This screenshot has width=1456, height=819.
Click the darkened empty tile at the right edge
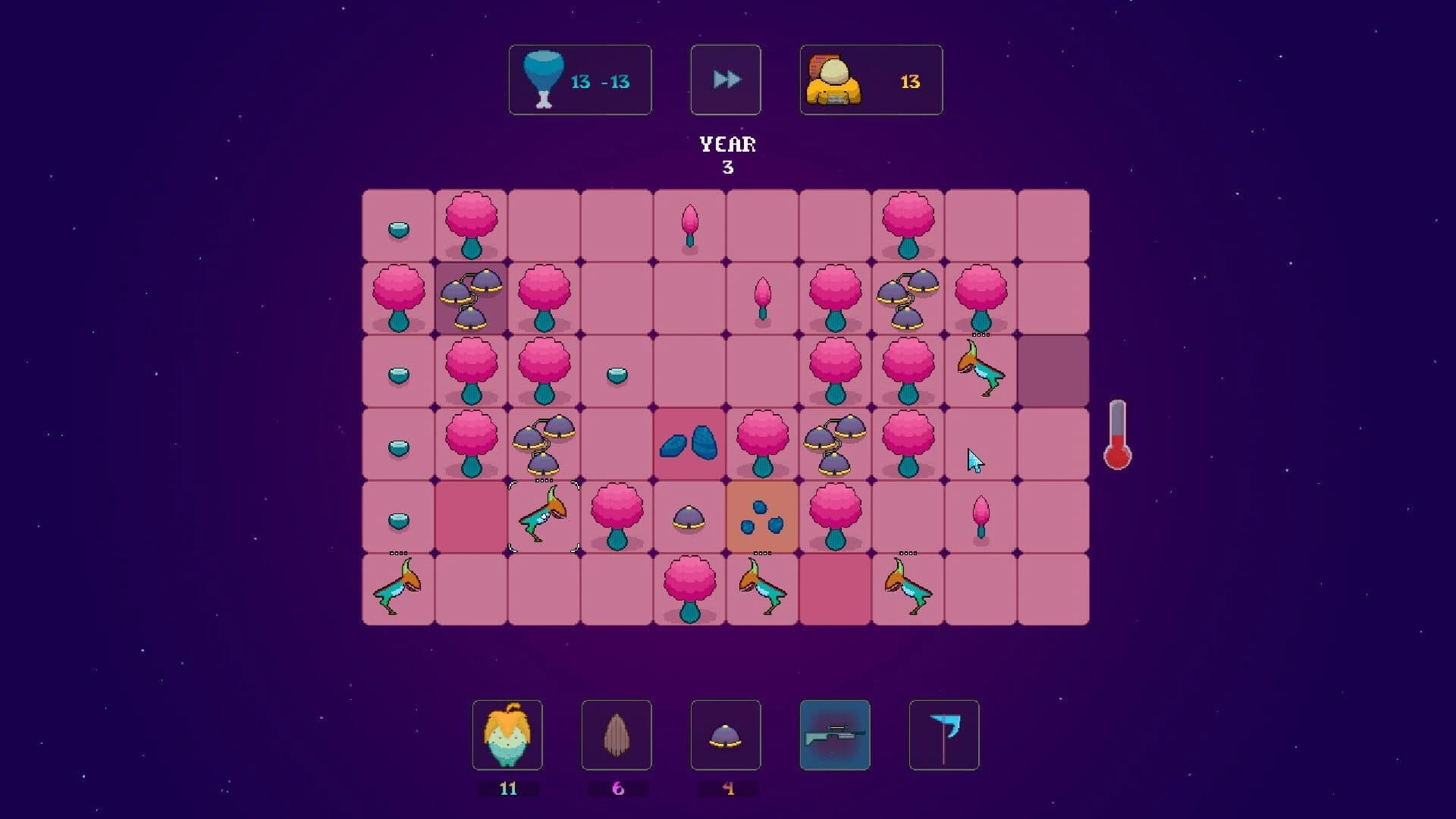coord(1053,372)
